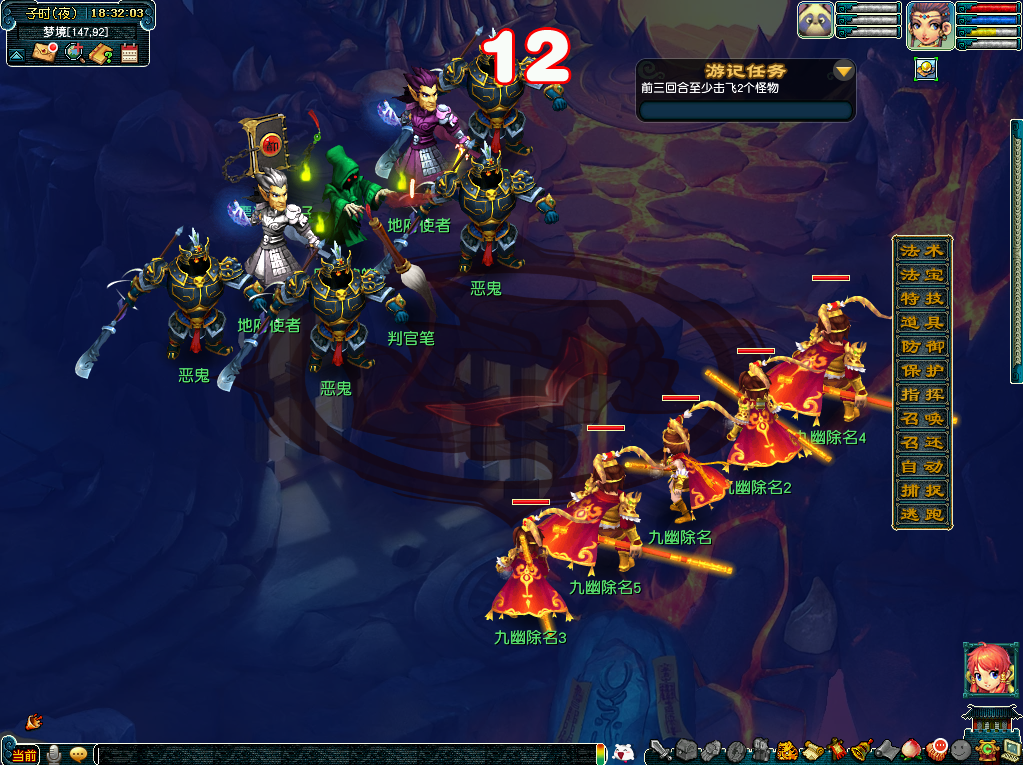Open 道具 items in battle
This screenshot has width=1023, height=765.
tap(921, 322)
